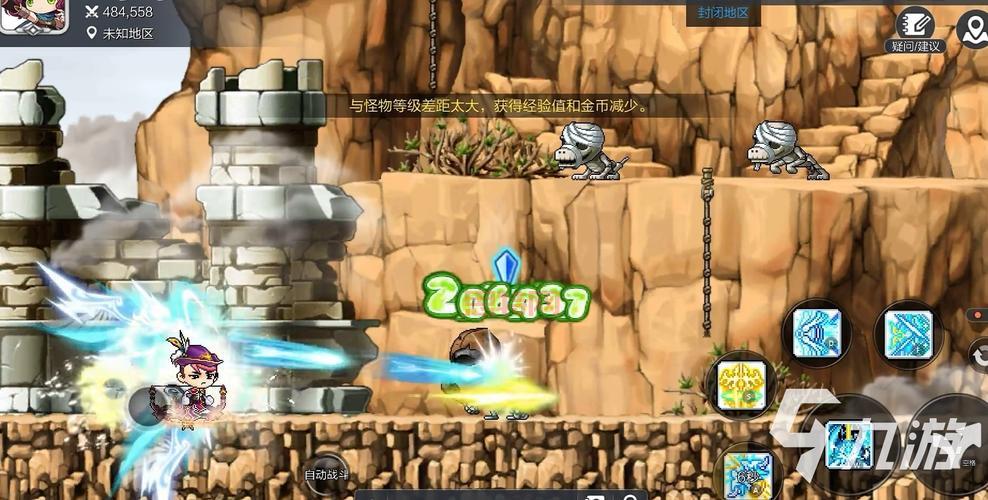Use the blue arrow-fan skill marked R
The height and width of the screenshot is (500, 988).
(817, 334)
